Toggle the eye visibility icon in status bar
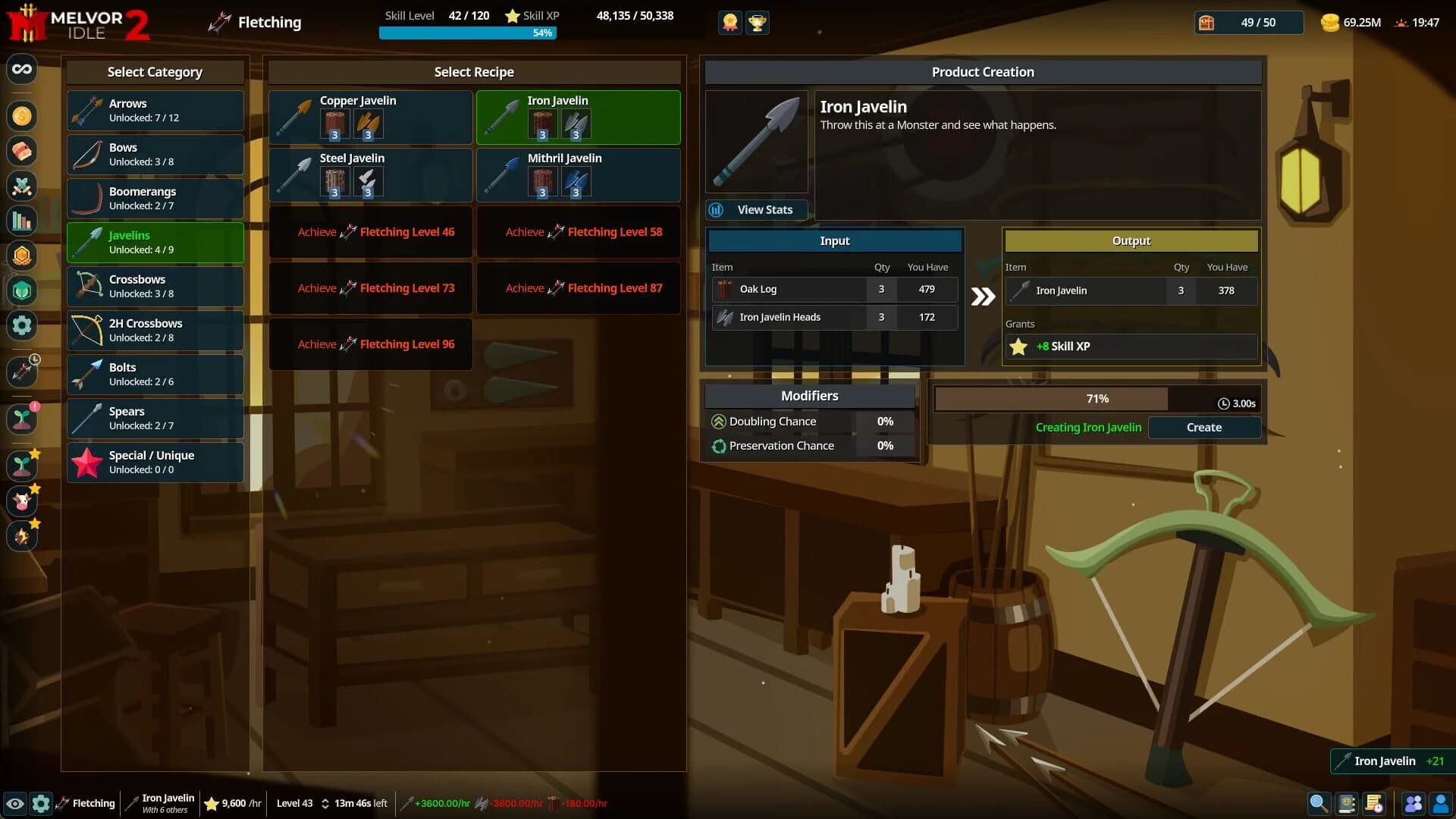This screenshot has width=1456, height=819. tap(17, 803)
